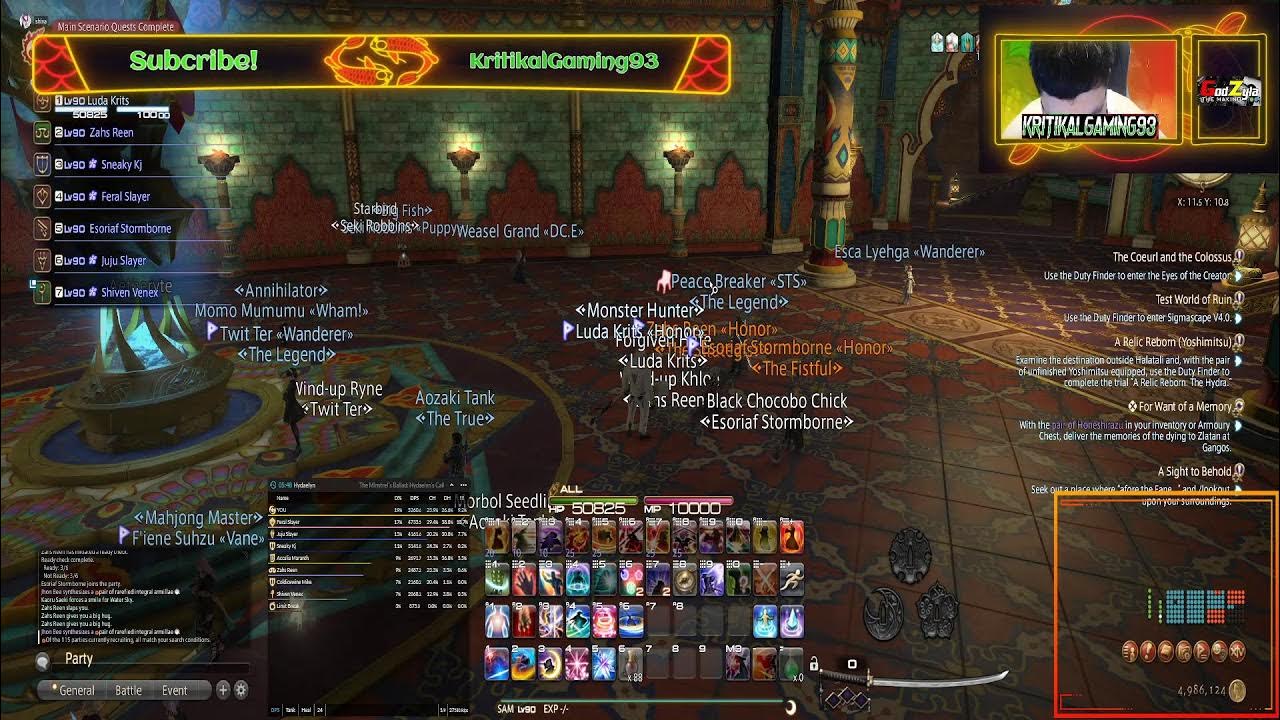Screen dimensions: 1280x720
Task: Switch the damage meter to the Tank tab
Action: click(290, 708)
